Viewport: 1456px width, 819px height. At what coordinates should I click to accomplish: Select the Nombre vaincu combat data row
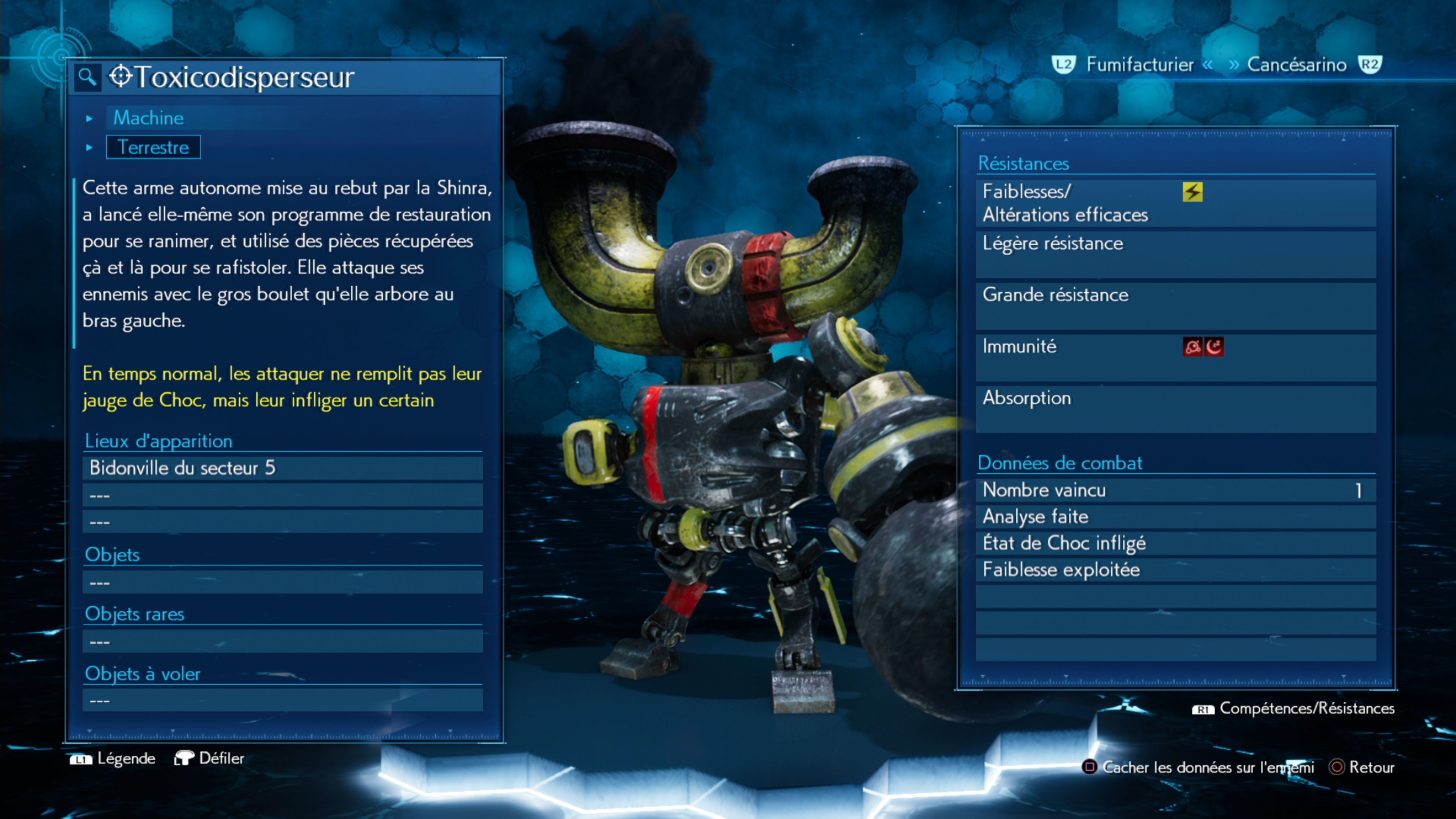1176,490
